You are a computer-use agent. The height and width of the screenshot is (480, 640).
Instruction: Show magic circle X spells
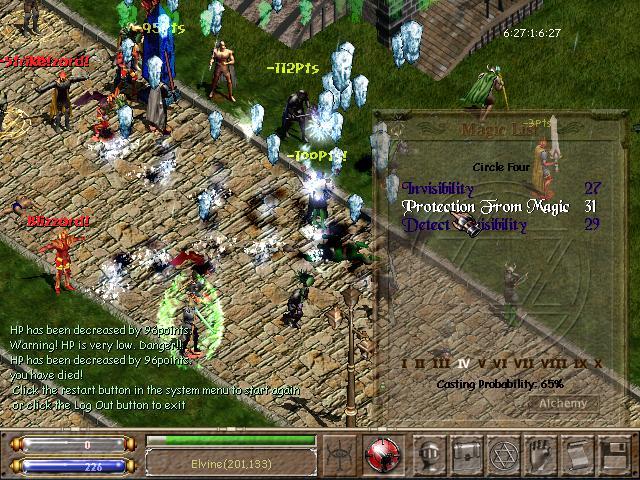(597, 364)
